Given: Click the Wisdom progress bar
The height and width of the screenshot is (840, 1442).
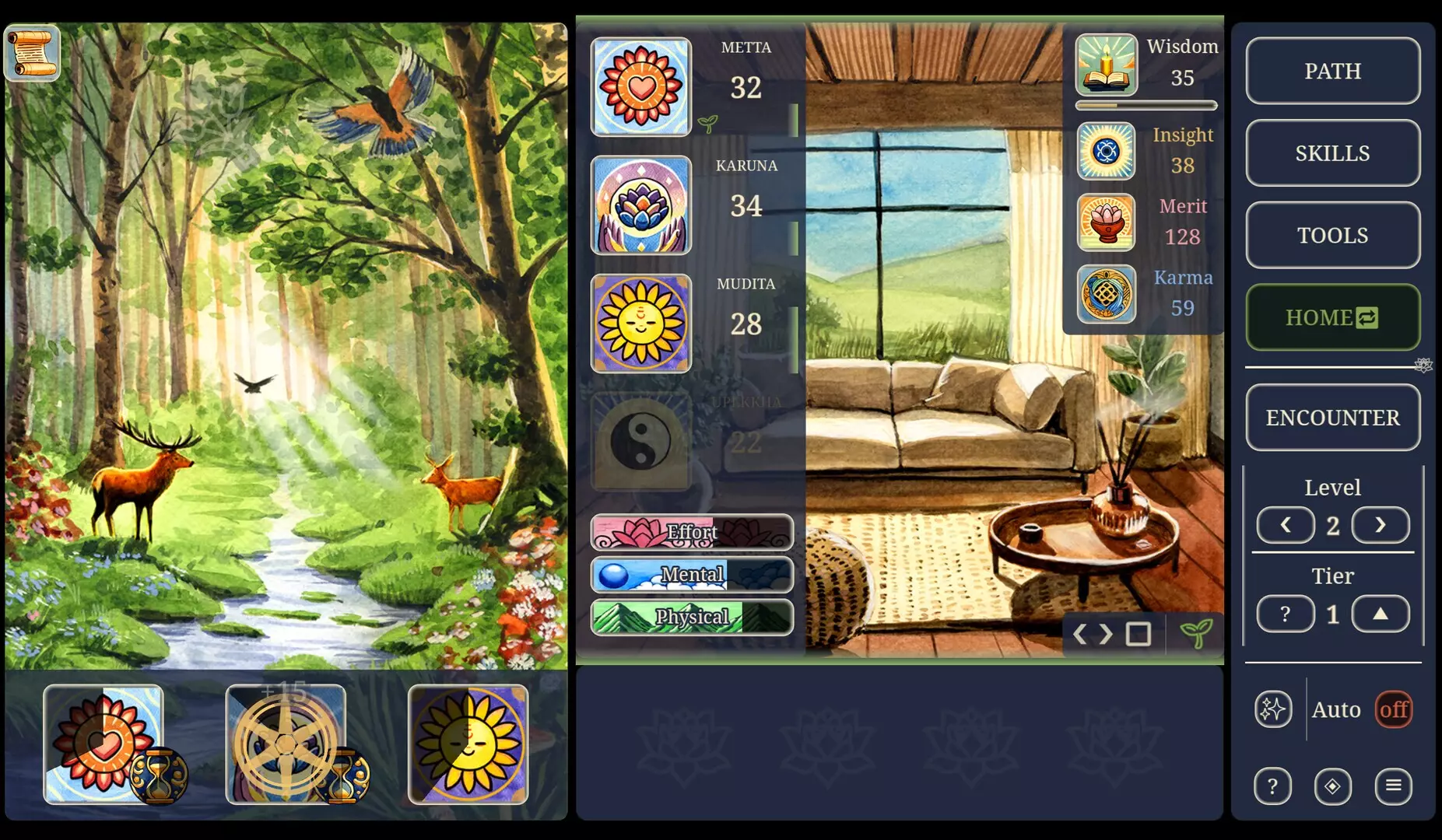Looking at the screenshot, I should coord(1144,103).
